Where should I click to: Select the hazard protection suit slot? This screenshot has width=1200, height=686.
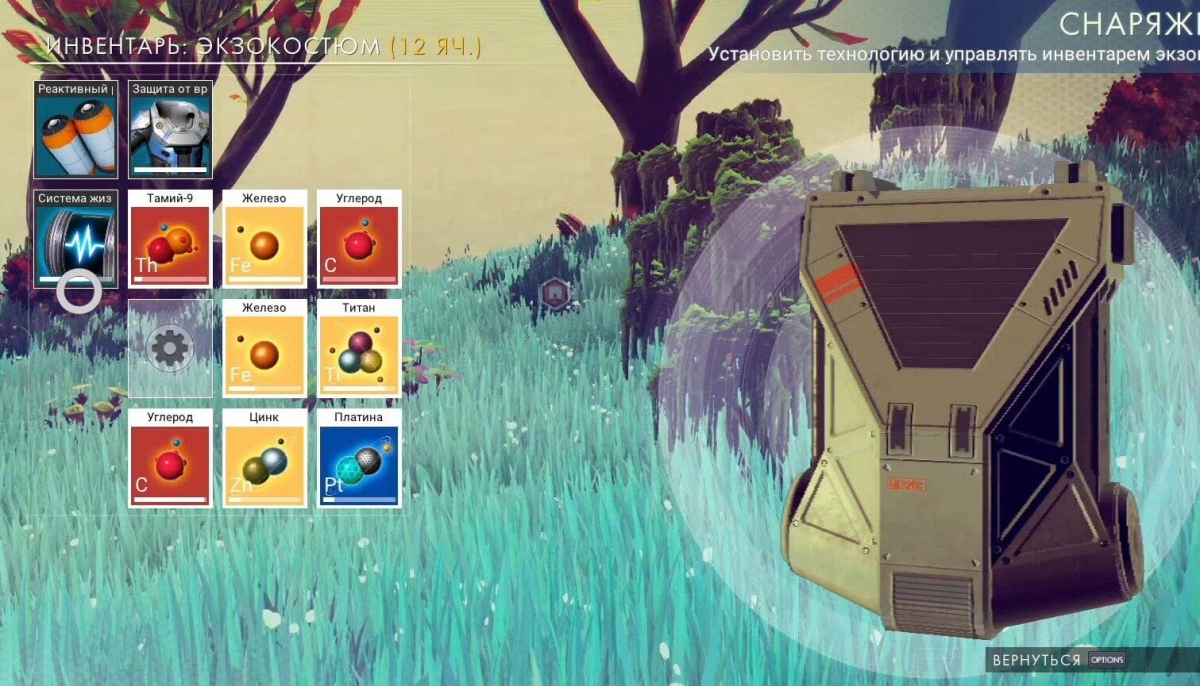pyautogui.click(x=170, y=131)
